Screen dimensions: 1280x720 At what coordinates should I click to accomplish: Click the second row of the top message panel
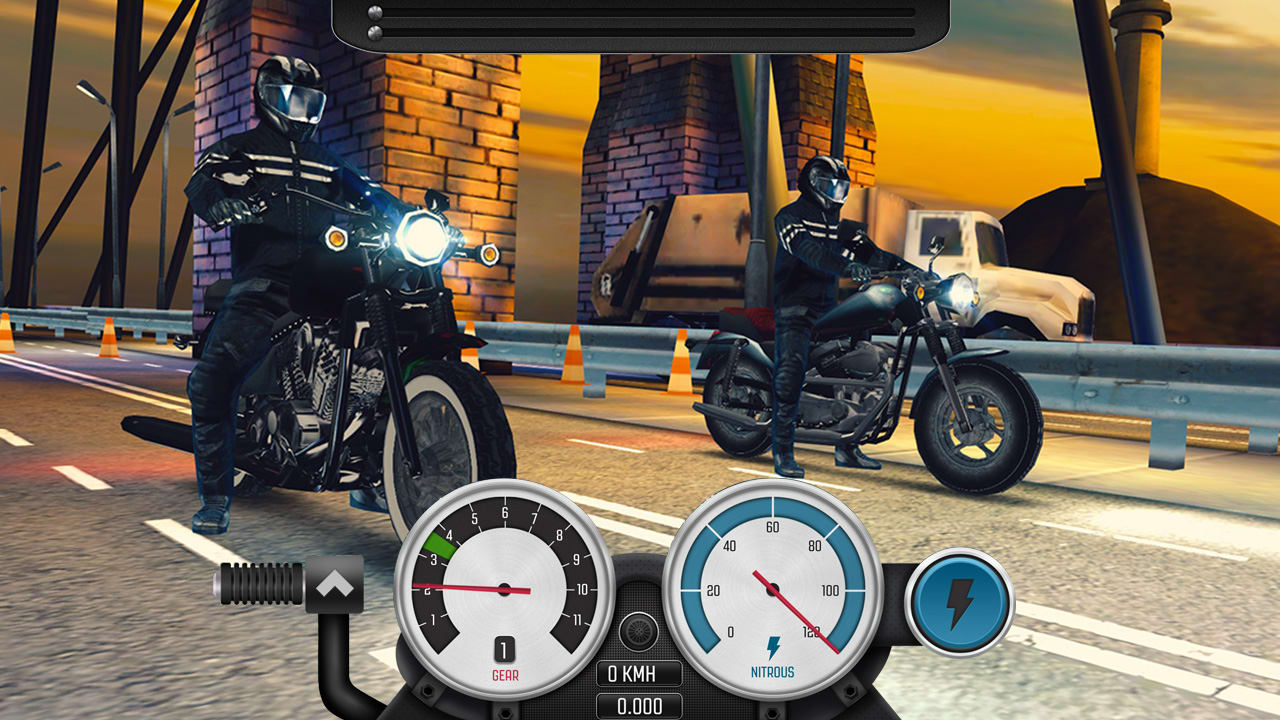[x=640, y=33]
